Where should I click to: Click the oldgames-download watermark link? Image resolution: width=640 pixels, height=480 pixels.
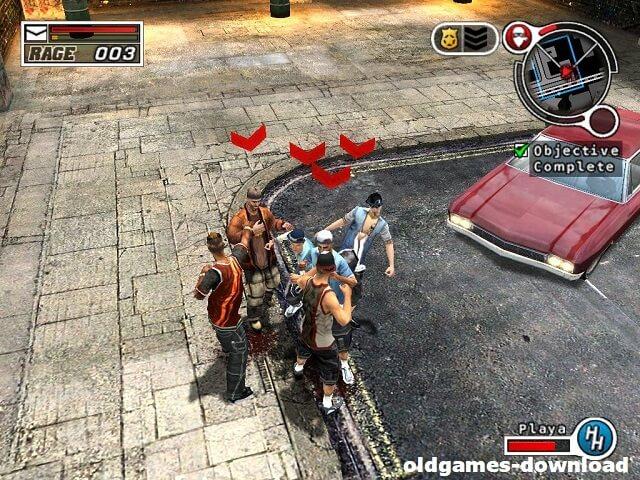click(516, 465)
